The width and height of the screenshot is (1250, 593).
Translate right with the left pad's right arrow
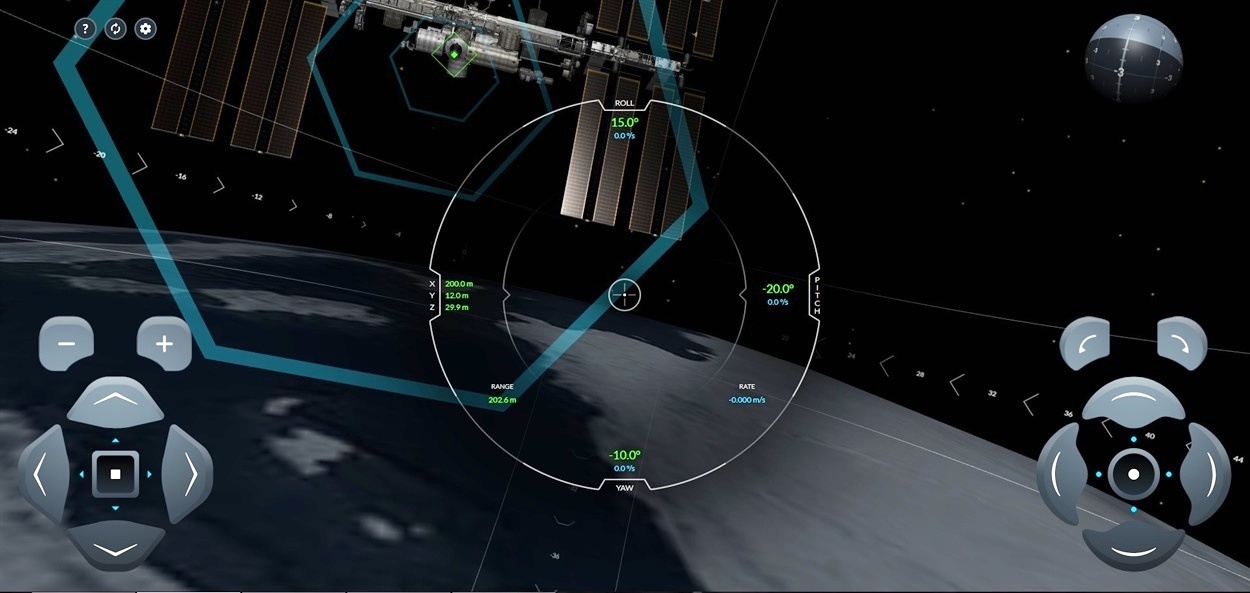coord(188,474)
